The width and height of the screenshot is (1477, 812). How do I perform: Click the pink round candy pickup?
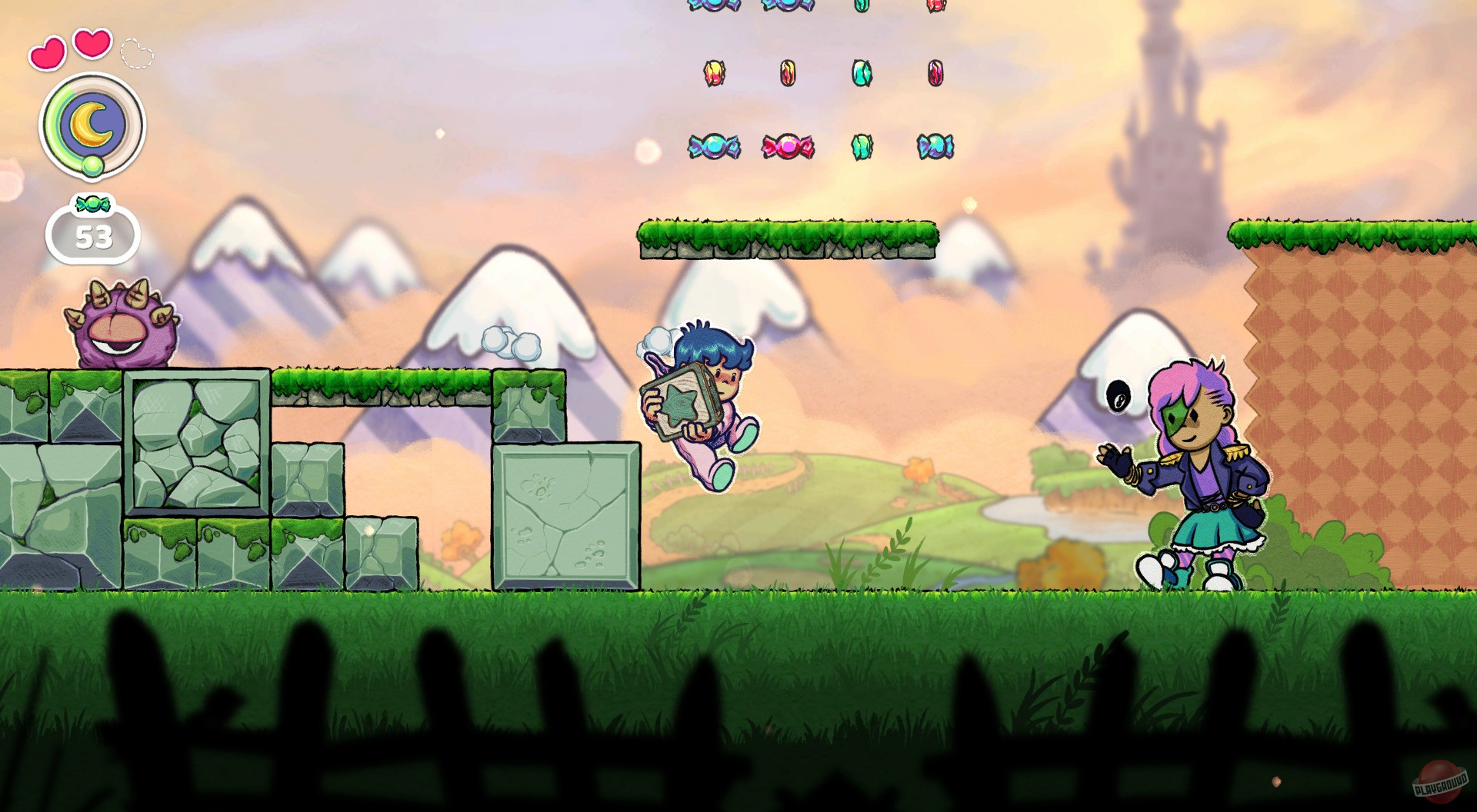[x=786, y=146]
